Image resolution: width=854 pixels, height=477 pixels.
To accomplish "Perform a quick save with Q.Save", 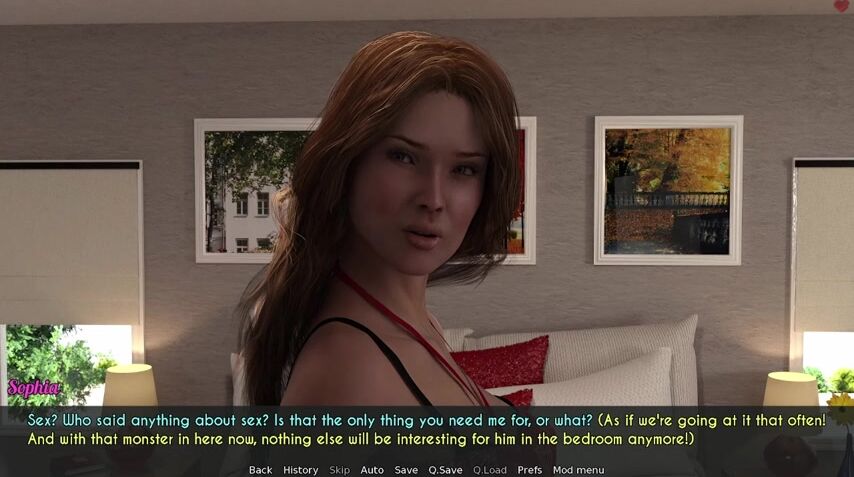I will point(445,470).
